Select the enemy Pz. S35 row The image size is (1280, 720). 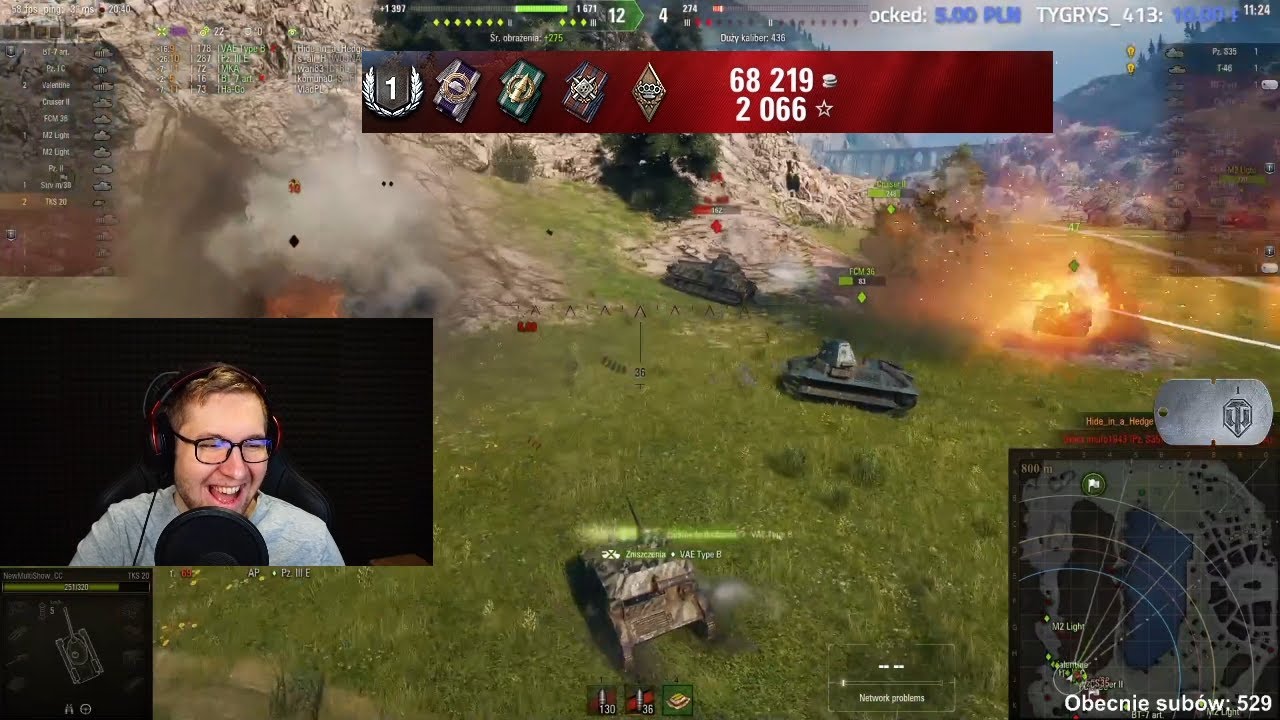click(1215, 51)
